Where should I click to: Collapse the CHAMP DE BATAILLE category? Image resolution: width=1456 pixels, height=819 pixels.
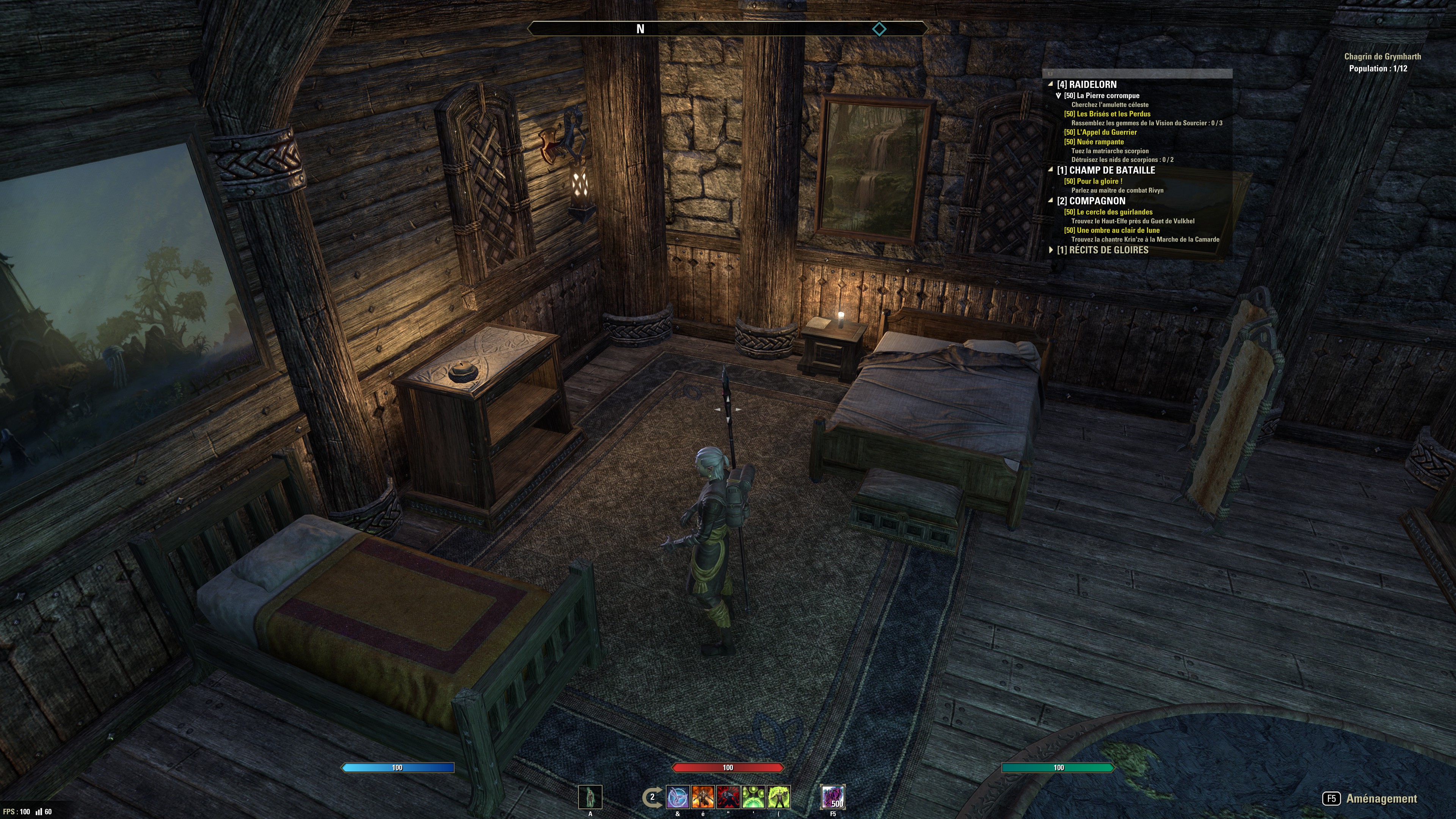(1051, 170)
